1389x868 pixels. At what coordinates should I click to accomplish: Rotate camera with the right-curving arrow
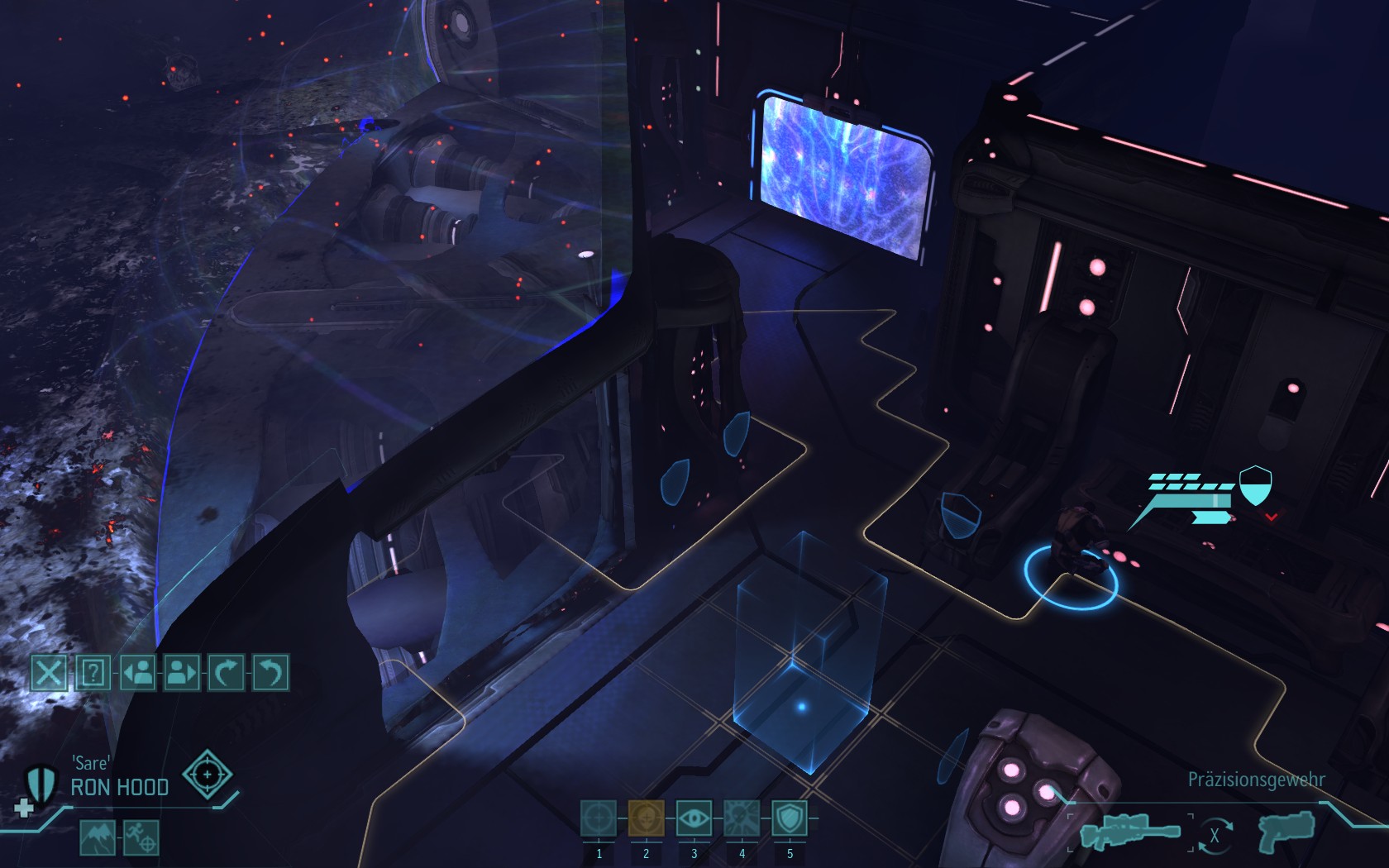226,673
